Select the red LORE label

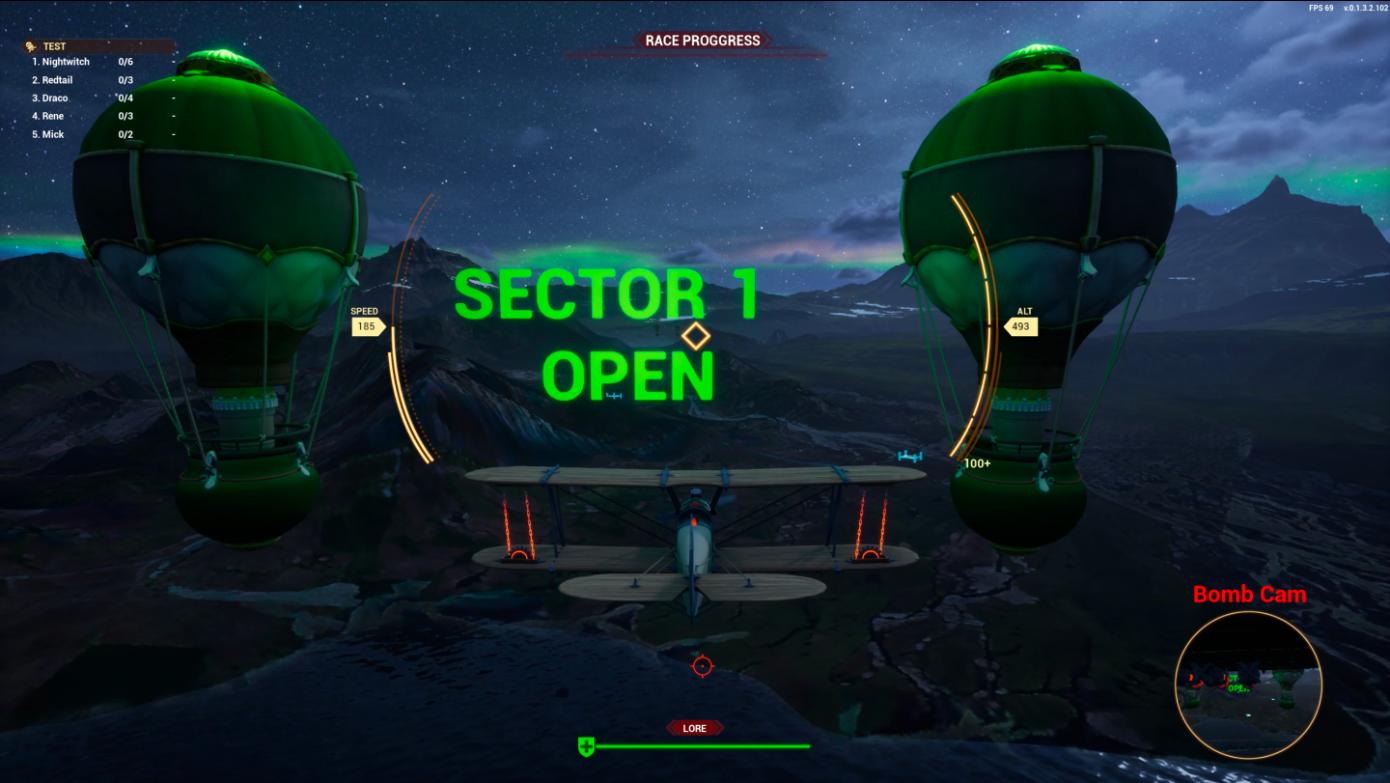695,728
